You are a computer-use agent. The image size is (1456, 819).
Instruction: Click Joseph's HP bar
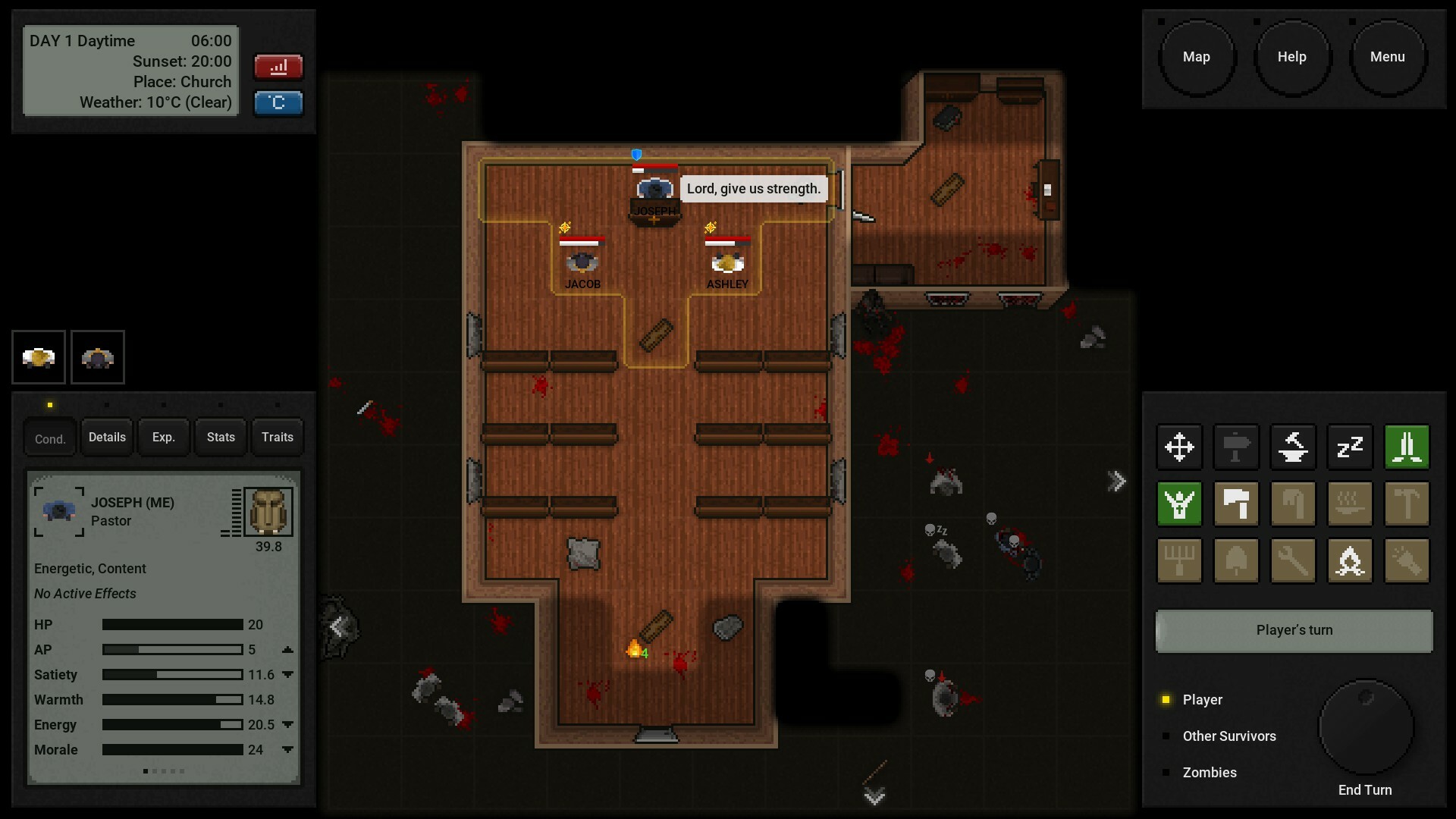click(x=171, y=625)
